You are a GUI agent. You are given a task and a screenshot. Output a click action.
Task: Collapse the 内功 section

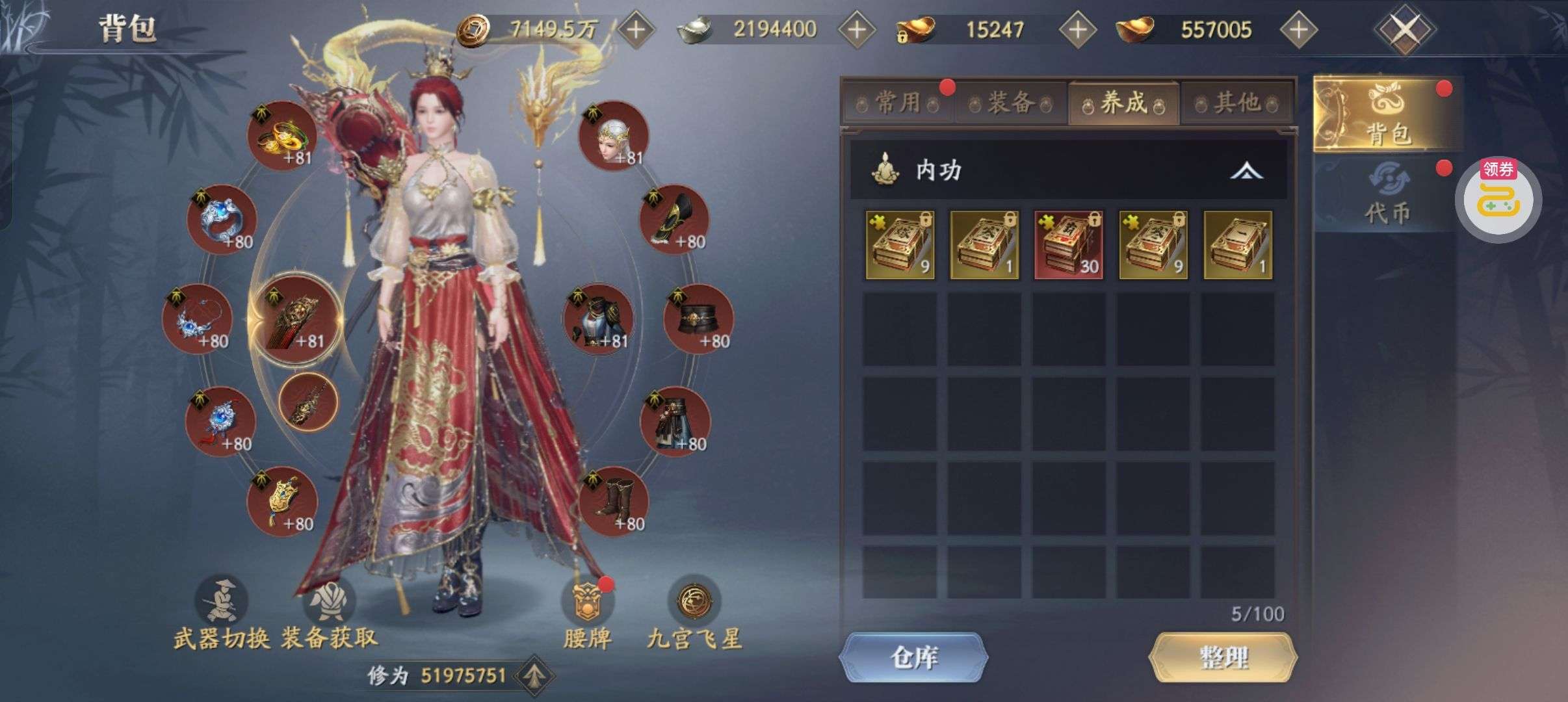1246,171
